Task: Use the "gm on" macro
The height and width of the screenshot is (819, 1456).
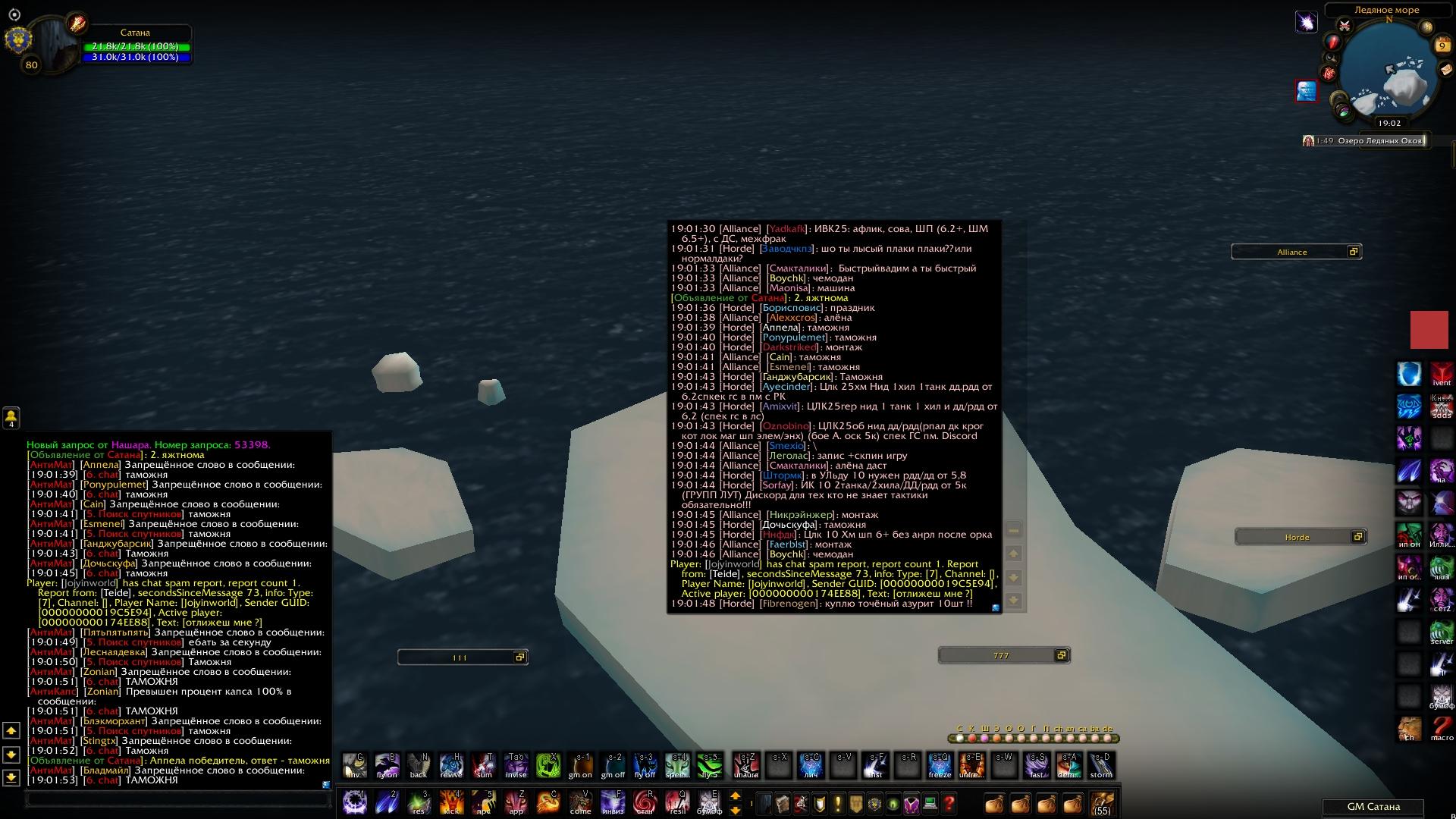Action: (580, 765)
